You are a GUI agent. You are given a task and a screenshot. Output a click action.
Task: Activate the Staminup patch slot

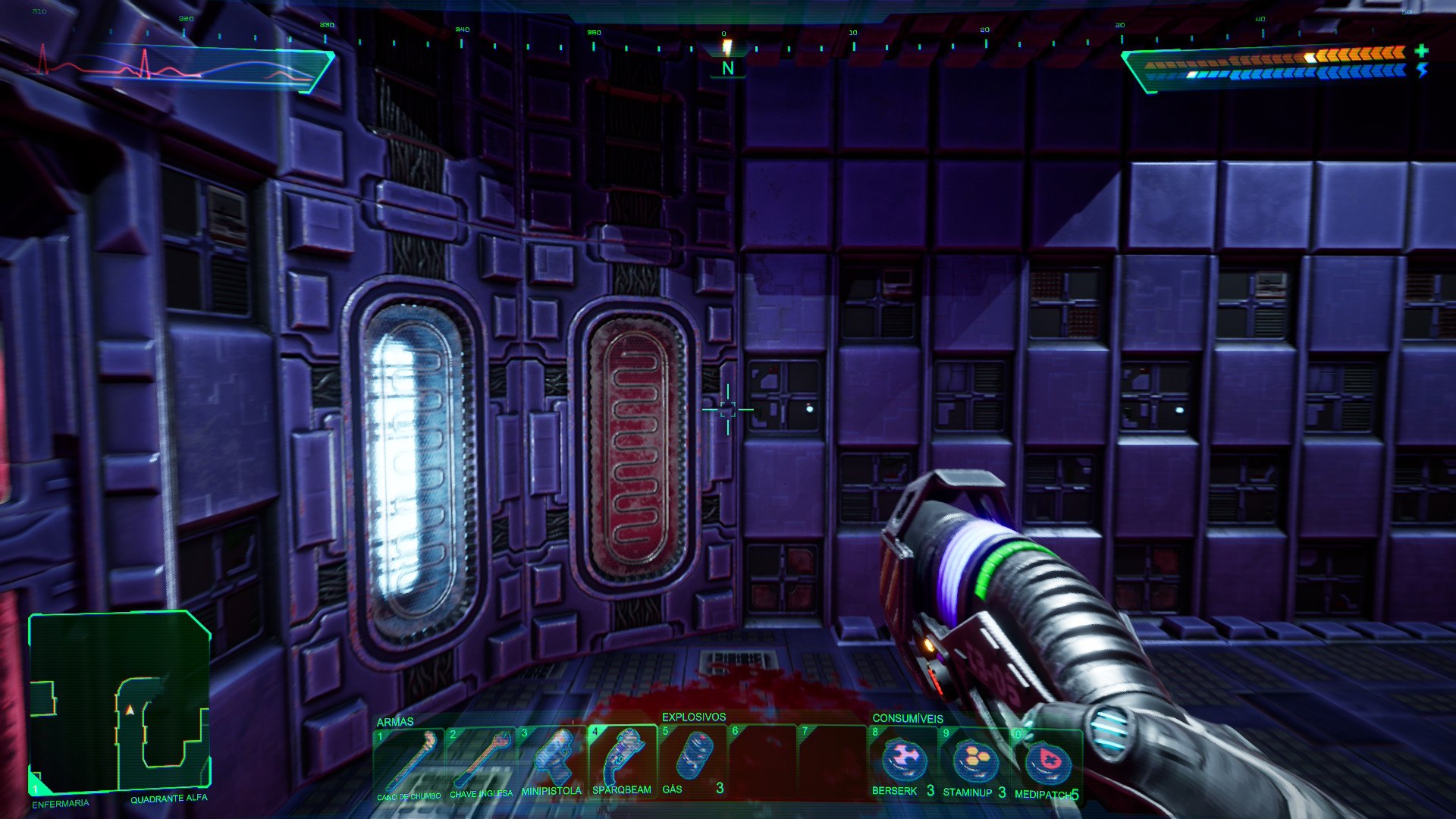(974, 761)
